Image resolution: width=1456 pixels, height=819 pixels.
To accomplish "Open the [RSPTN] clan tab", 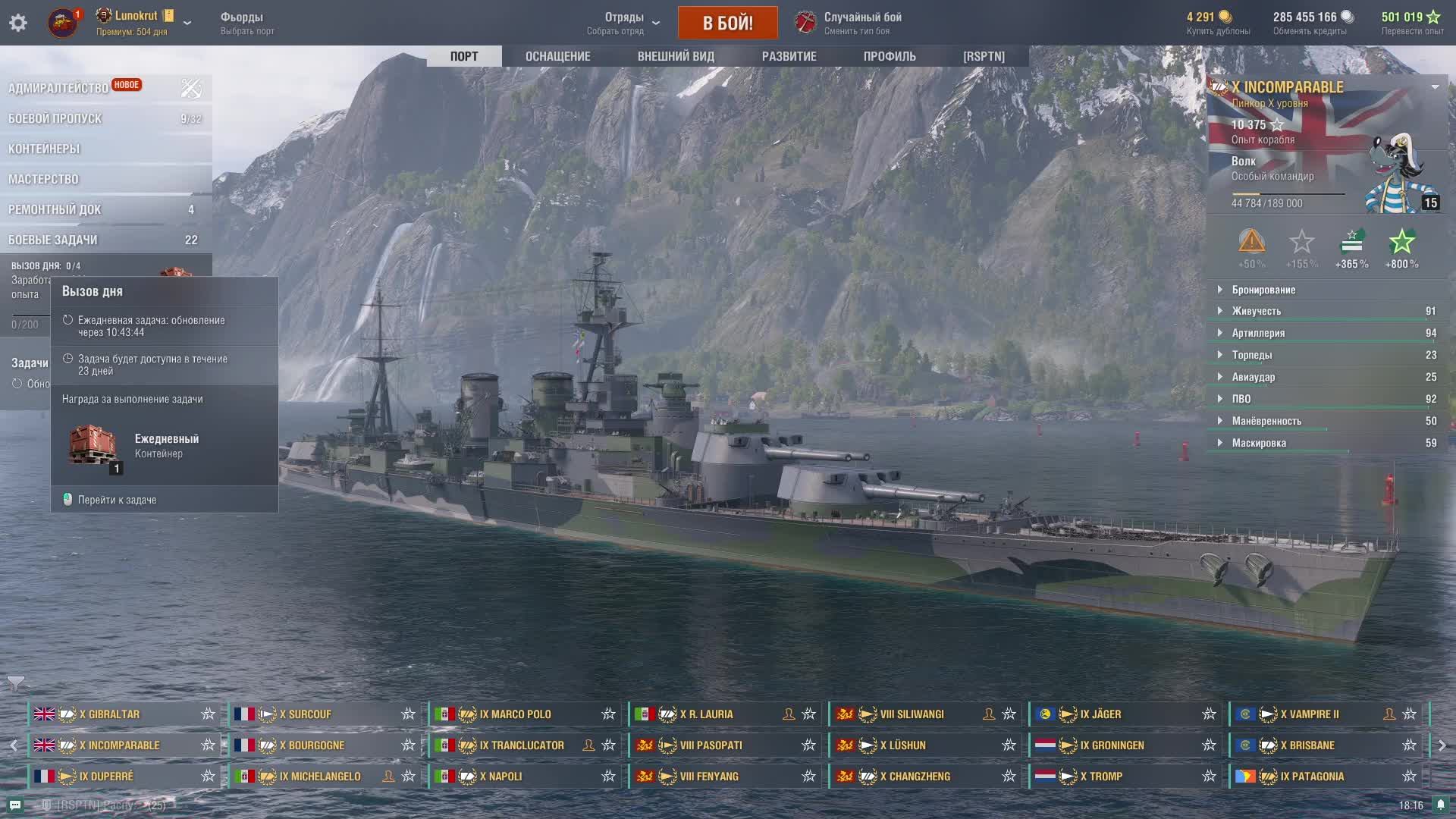I will [984, 56].
